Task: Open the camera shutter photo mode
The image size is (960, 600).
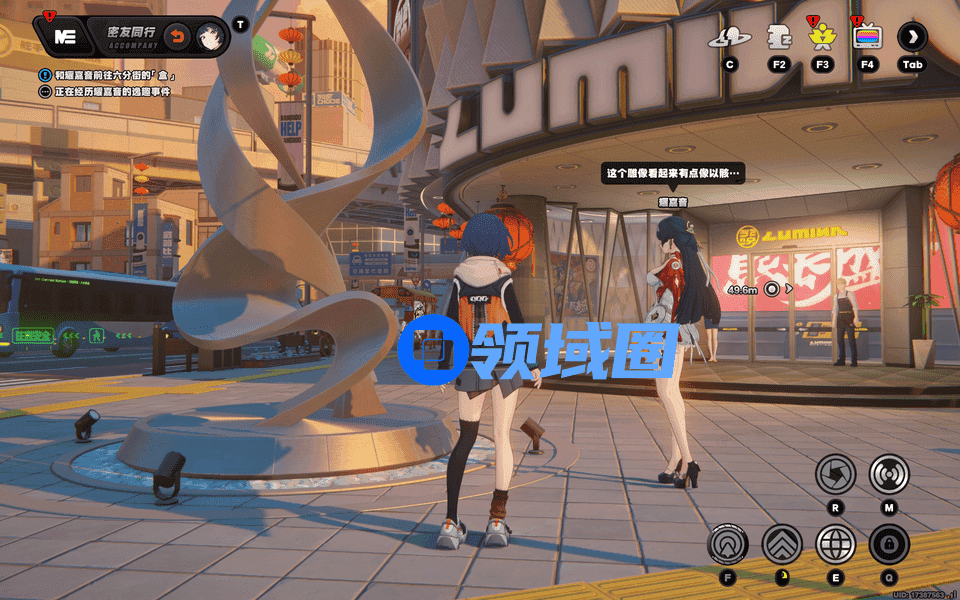Action: [x=835, y=473]
